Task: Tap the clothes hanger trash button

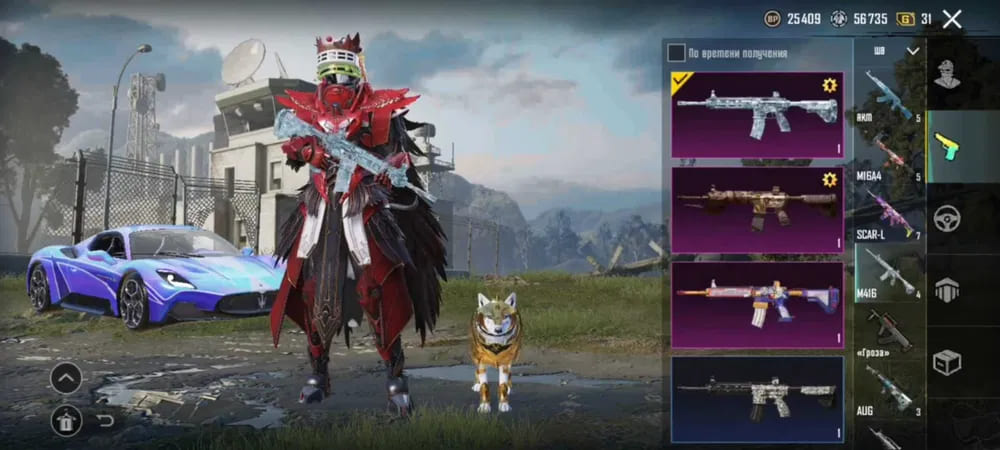Action: (x=66, y=421)
